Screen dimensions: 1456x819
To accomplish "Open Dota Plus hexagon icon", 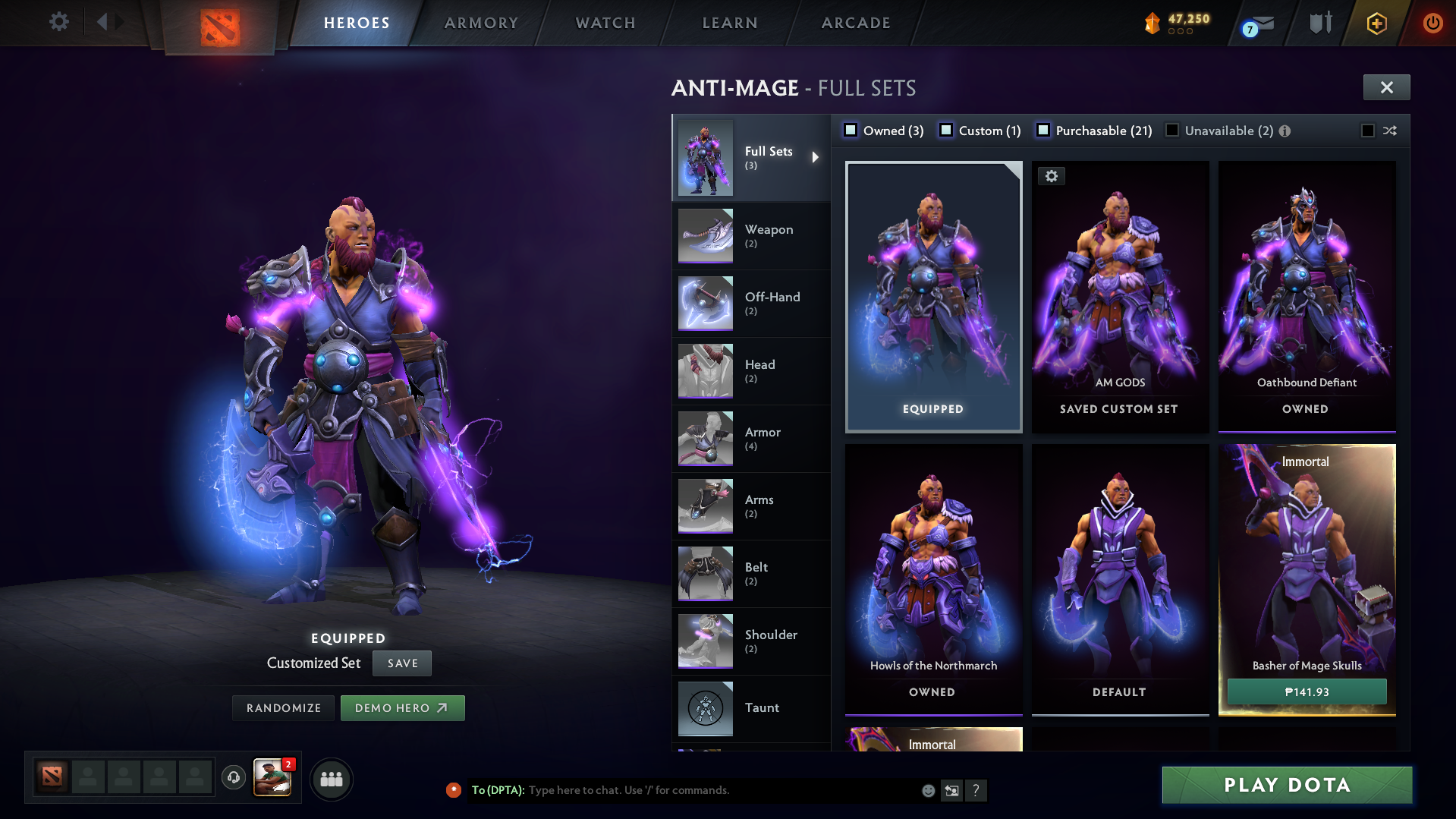I will click(1376, 23).
